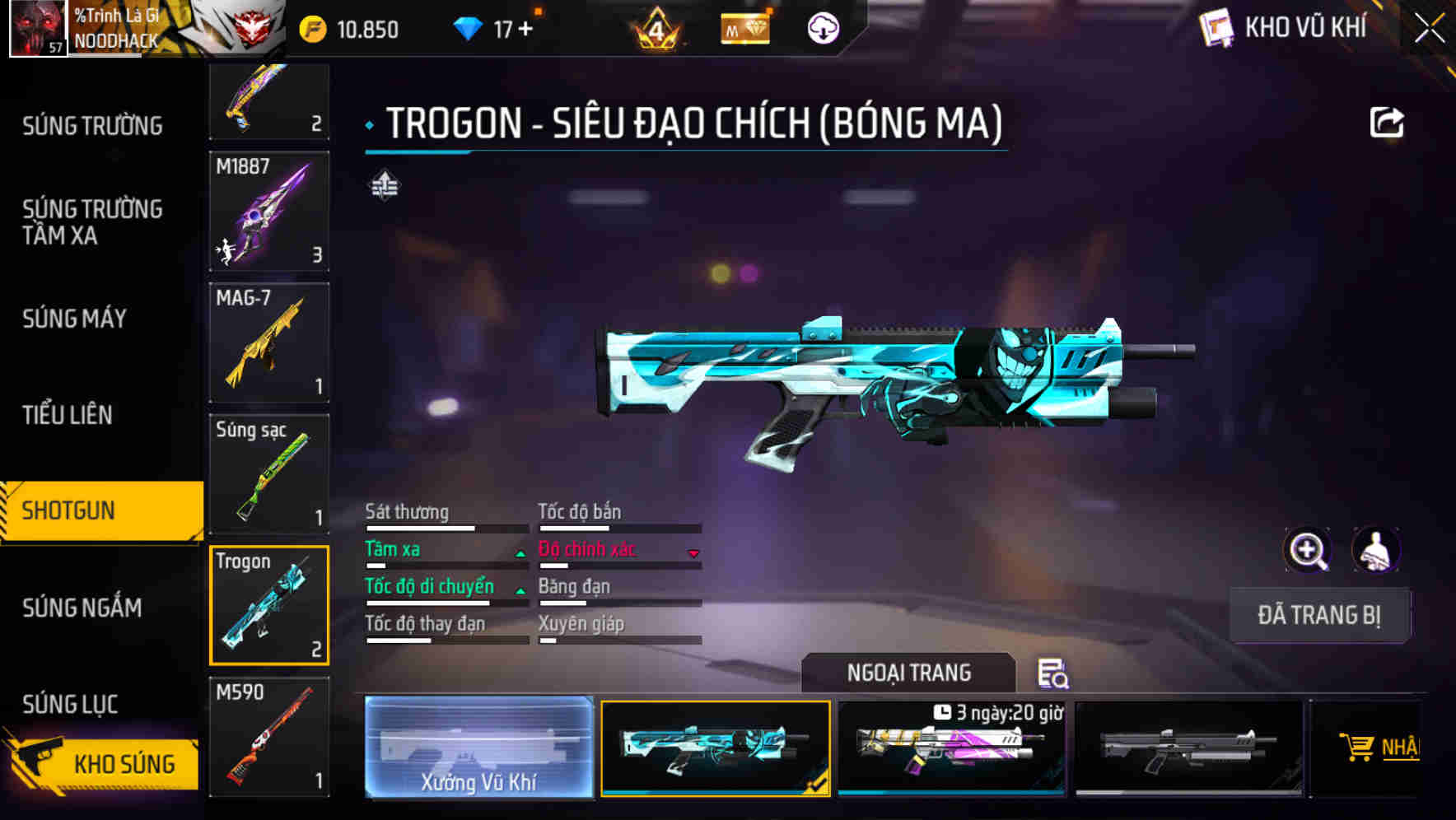The width and height of the screenshot is (1456, 820).
Task: Open the Xưởng Vũ Khí workshop tile
Action: pos(478,747)
